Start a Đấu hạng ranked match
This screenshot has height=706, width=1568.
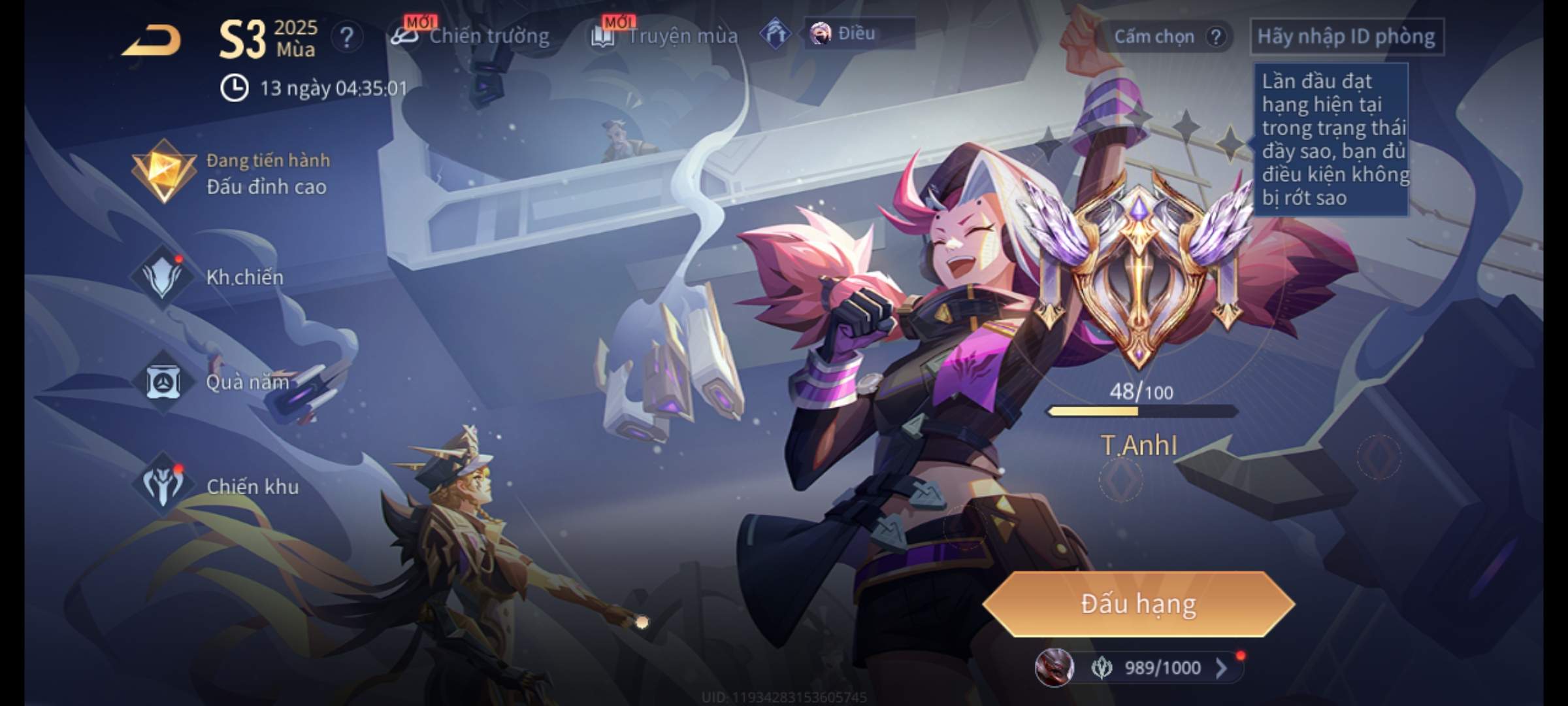point(1138,604)
